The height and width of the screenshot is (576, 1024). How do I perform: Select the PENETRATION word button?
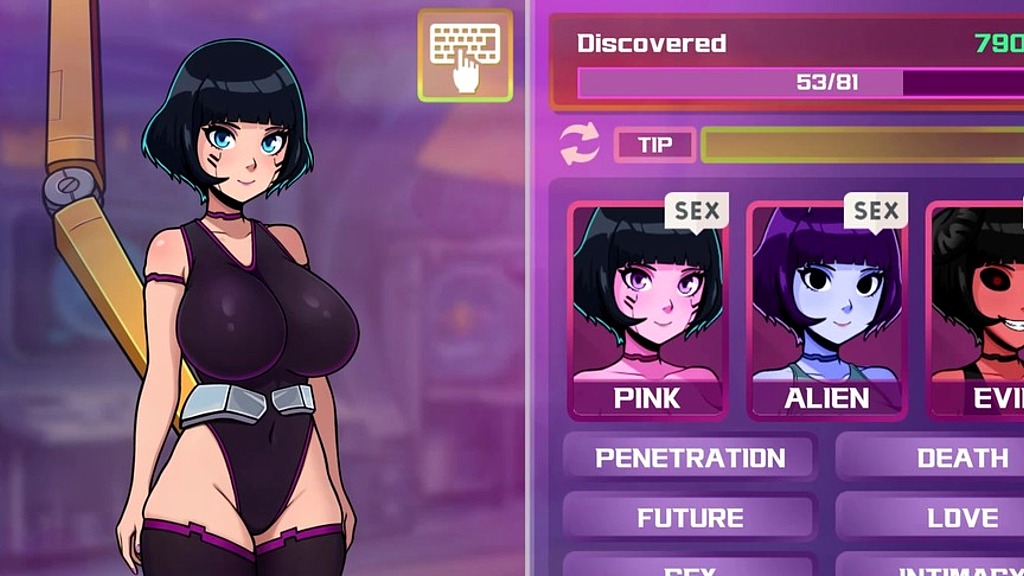(x=690, y=458)
